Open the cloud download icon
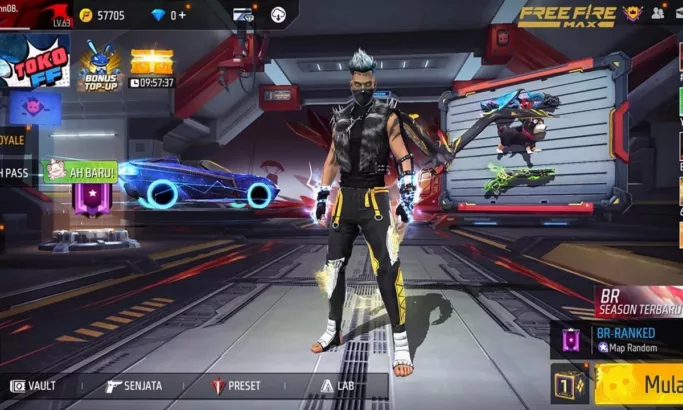683x410 pixels. pos(278,15)
